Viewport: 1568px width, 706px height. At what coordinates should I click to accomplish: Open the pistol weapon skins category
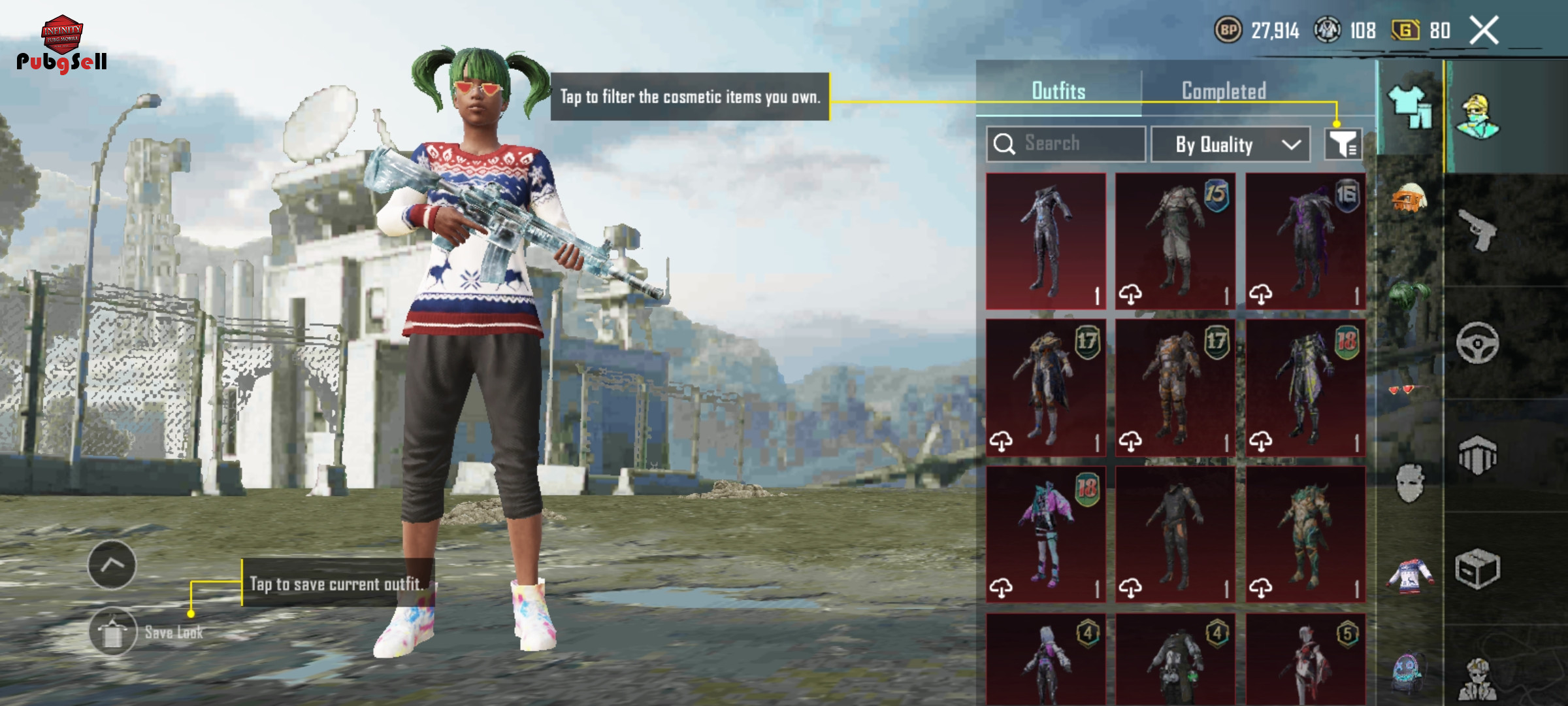[x=1477, y=229]
